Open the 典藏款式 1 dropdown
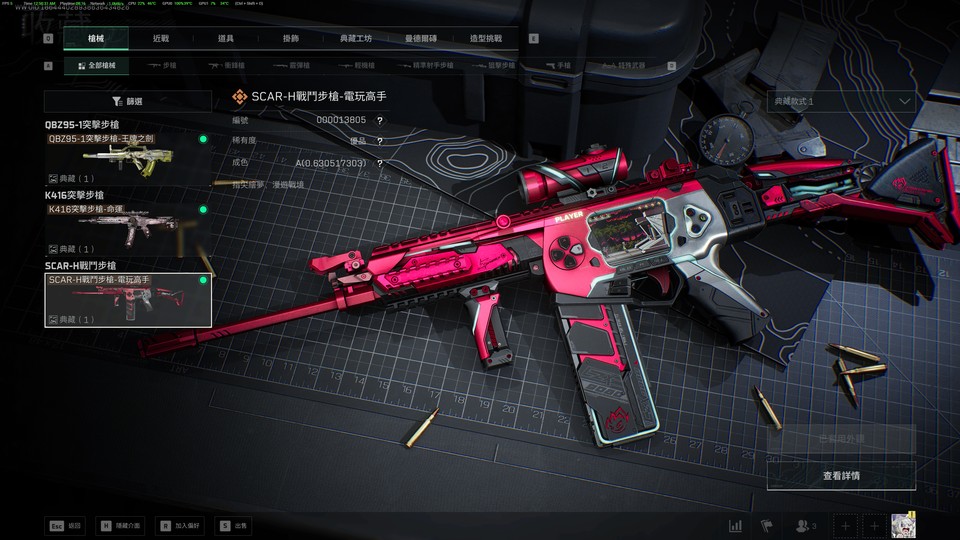The image size is (960, 540). tap(842, 101)
